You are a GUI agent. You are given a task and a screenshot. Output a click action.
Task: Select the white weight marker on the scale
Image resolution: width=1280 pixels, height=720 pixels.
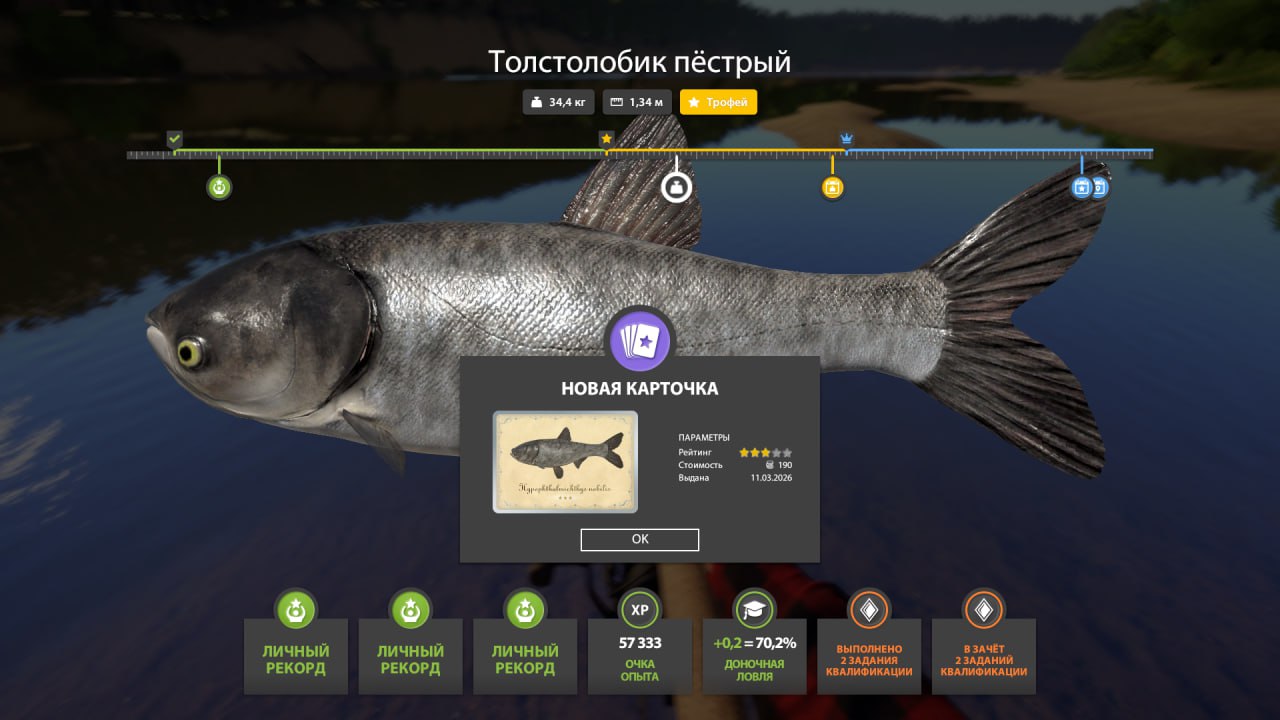point(677,187)
